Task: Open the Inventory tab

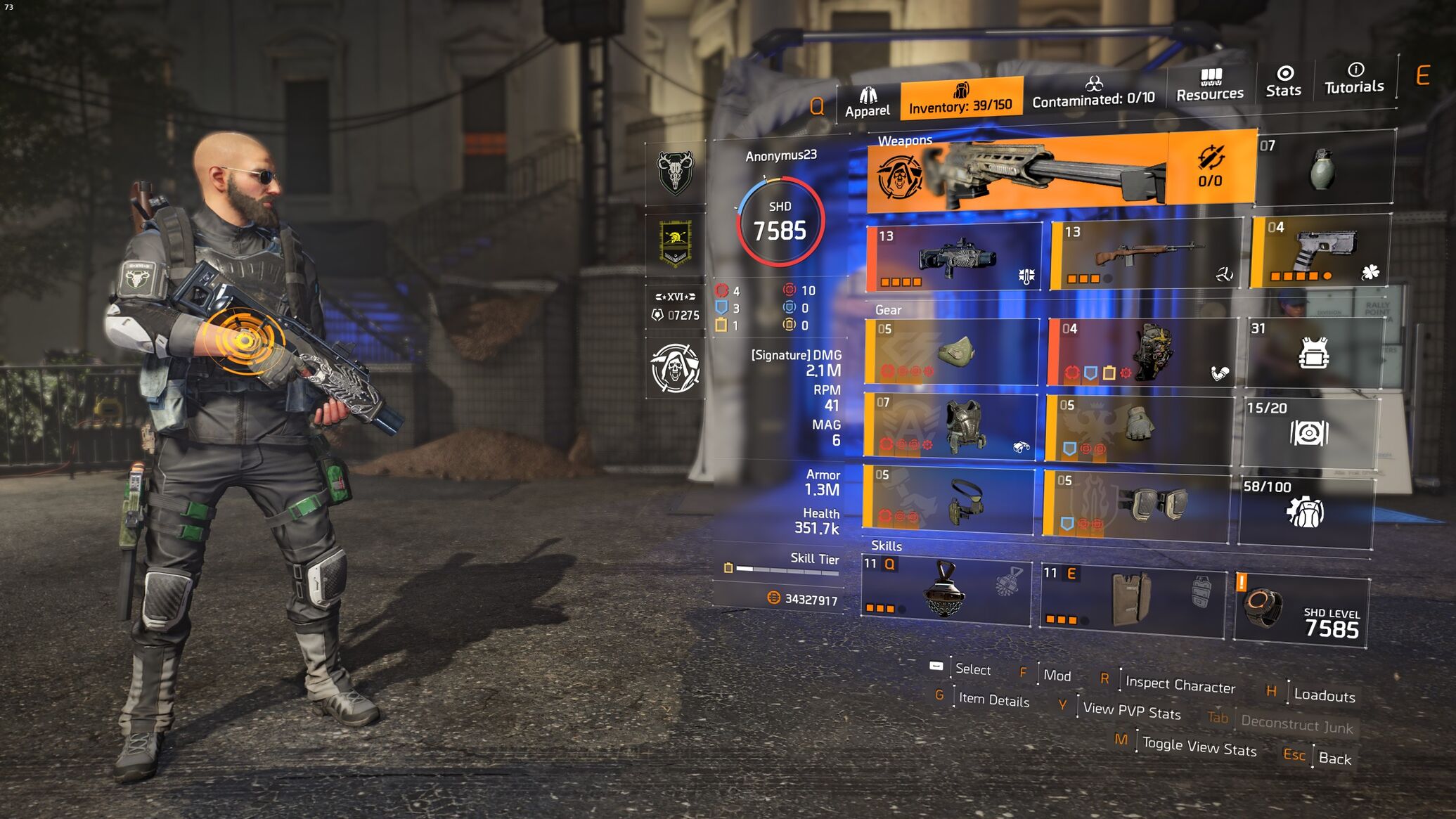Action: [x=960, y=98]
